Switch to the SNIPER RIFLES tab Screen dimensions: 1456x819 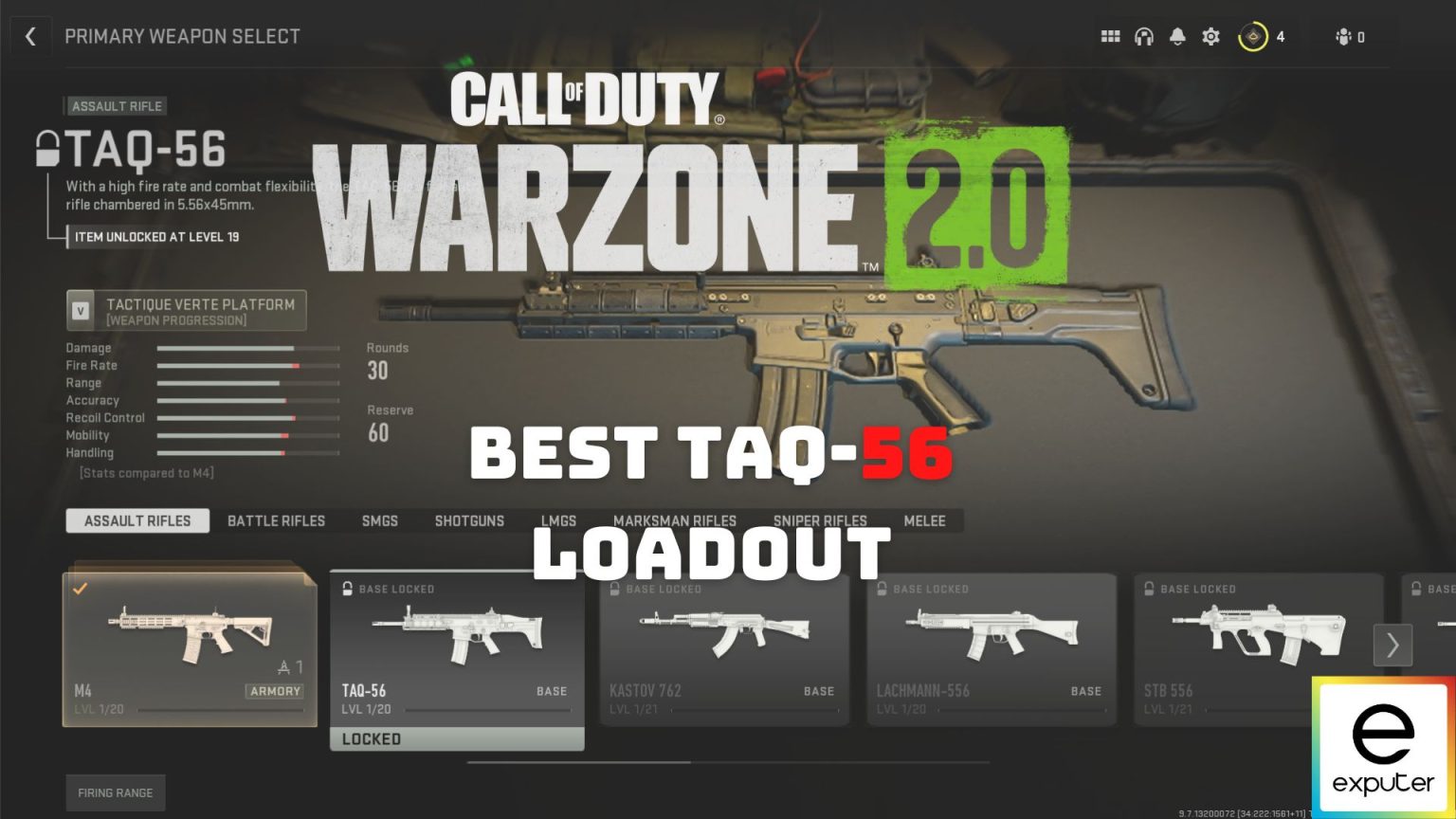(x=819, y=520)
